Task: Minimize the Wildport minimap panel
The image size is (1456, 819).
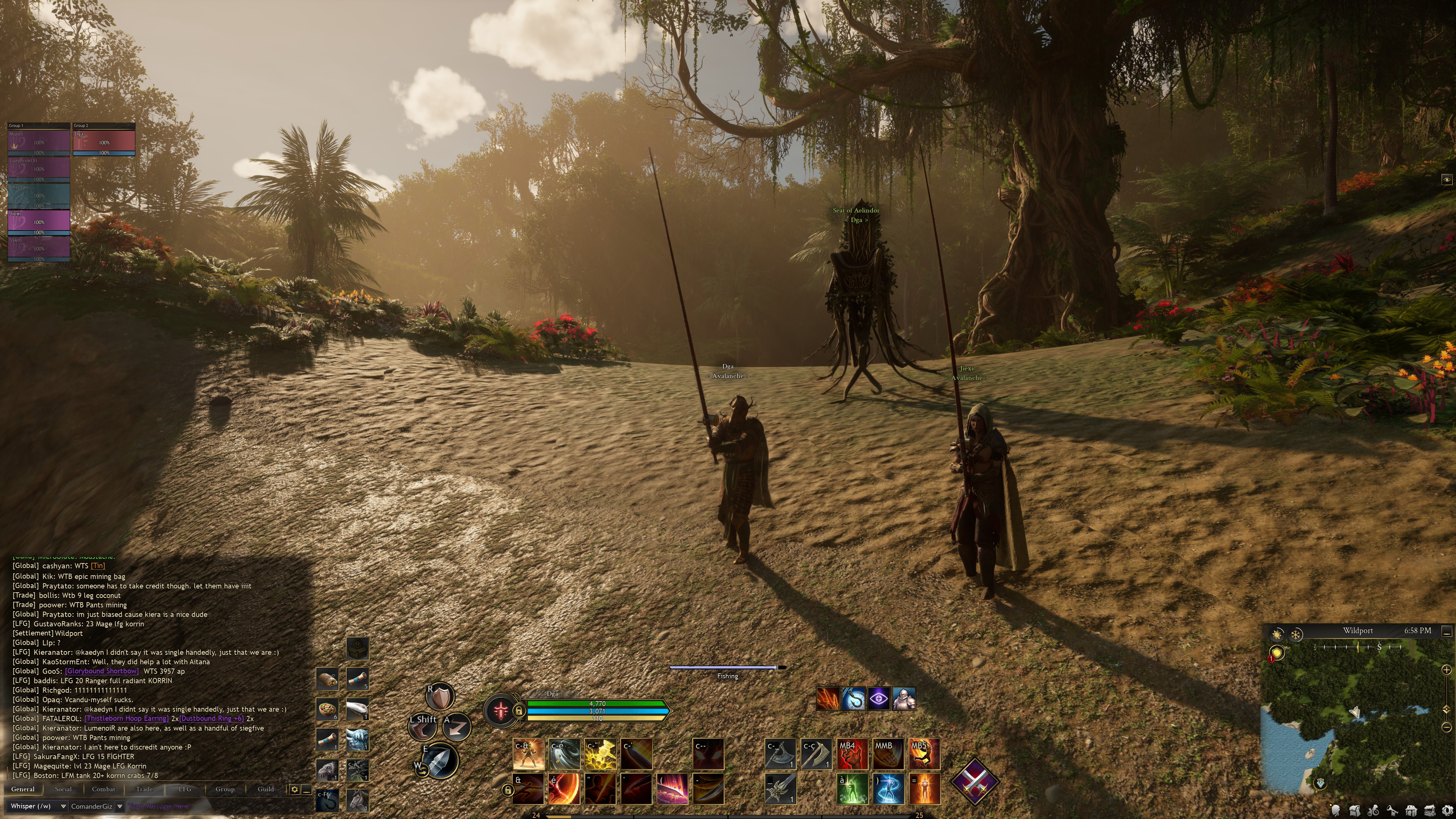Action: point(1447,631)
